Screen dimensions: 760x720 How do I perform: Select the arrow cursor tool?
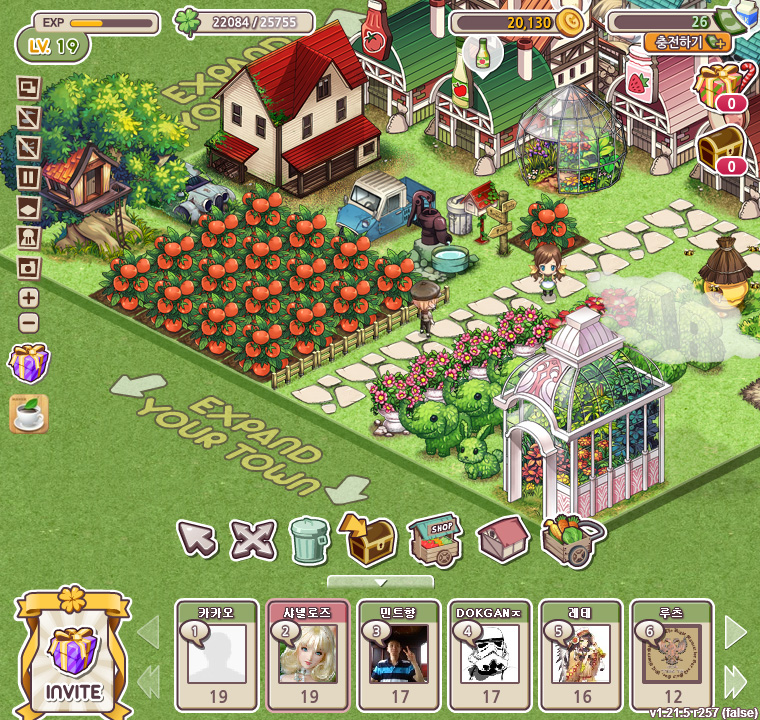[x=197, y=540]
